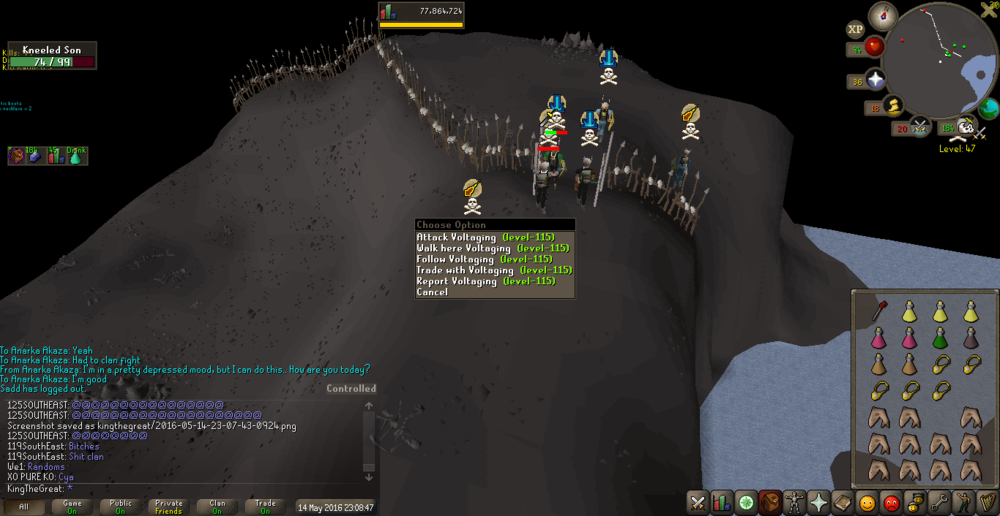The height and width of the screenshot is (516, 1000).
Task: Switch to the Prayer star tab
Action: (x=819, y=502)
